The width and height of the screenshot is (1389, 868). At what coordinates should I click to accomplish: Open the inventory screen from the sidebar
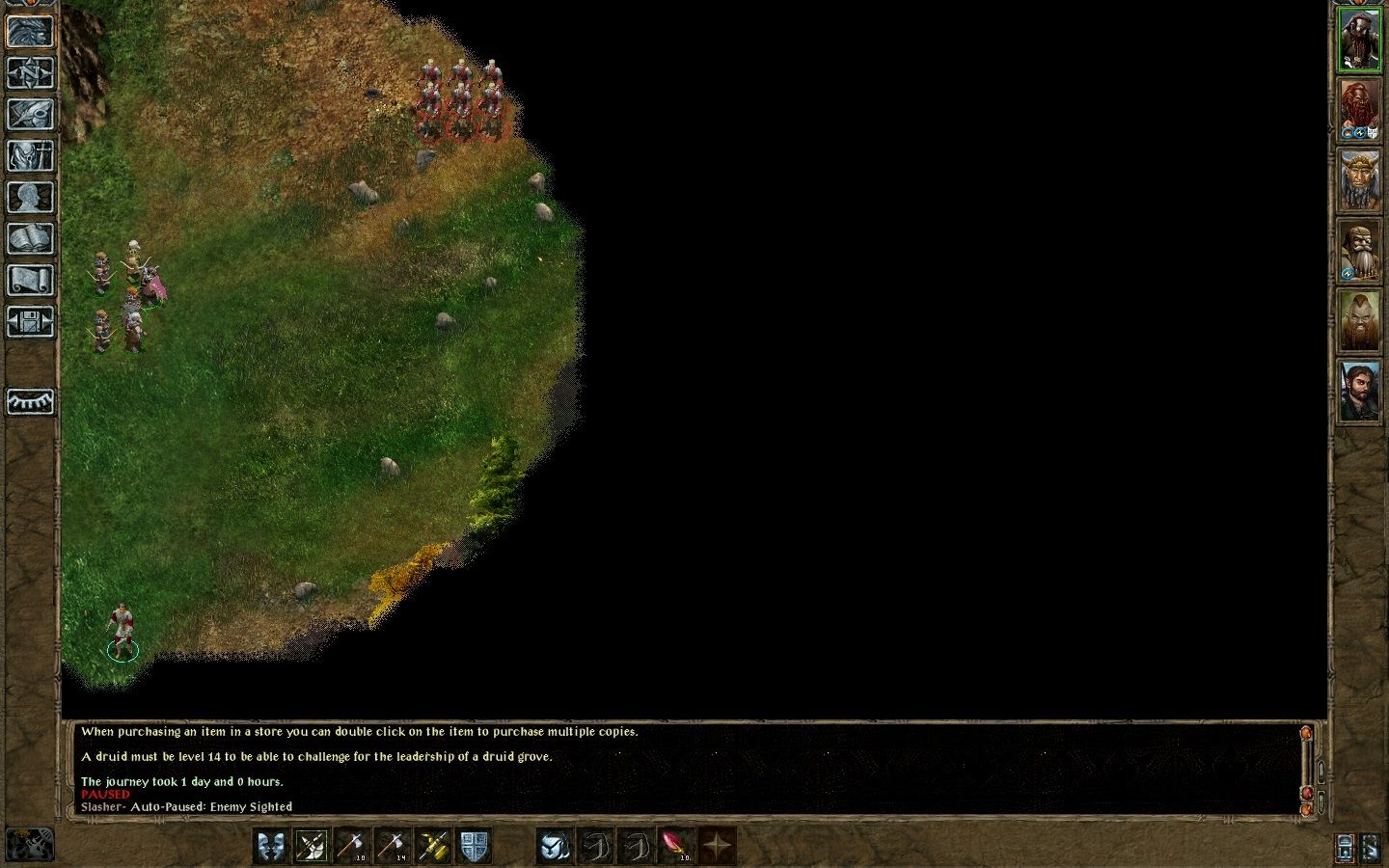[31, 155]
